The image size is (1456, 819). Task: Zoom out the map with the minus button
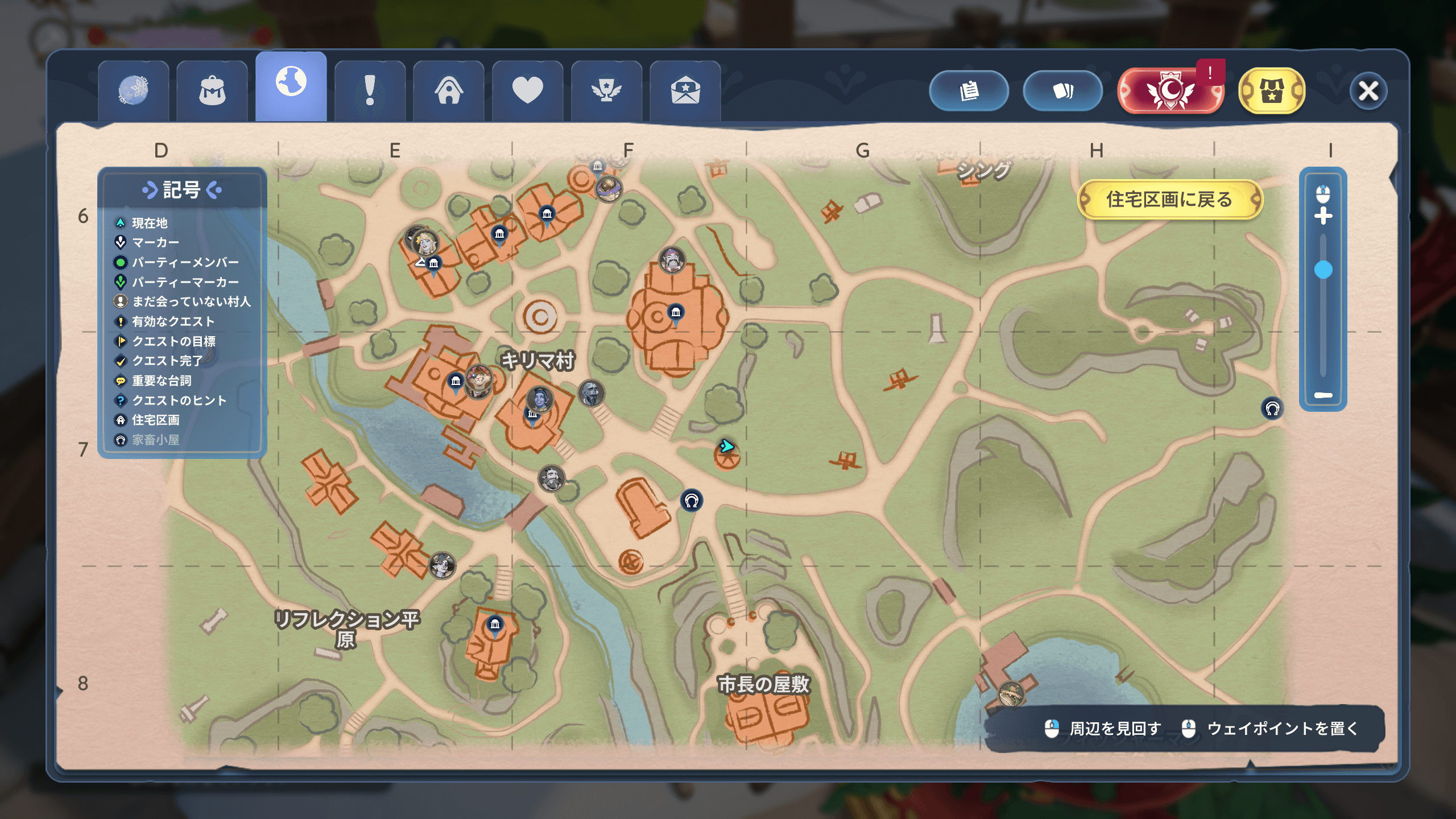pos(1323,395)
